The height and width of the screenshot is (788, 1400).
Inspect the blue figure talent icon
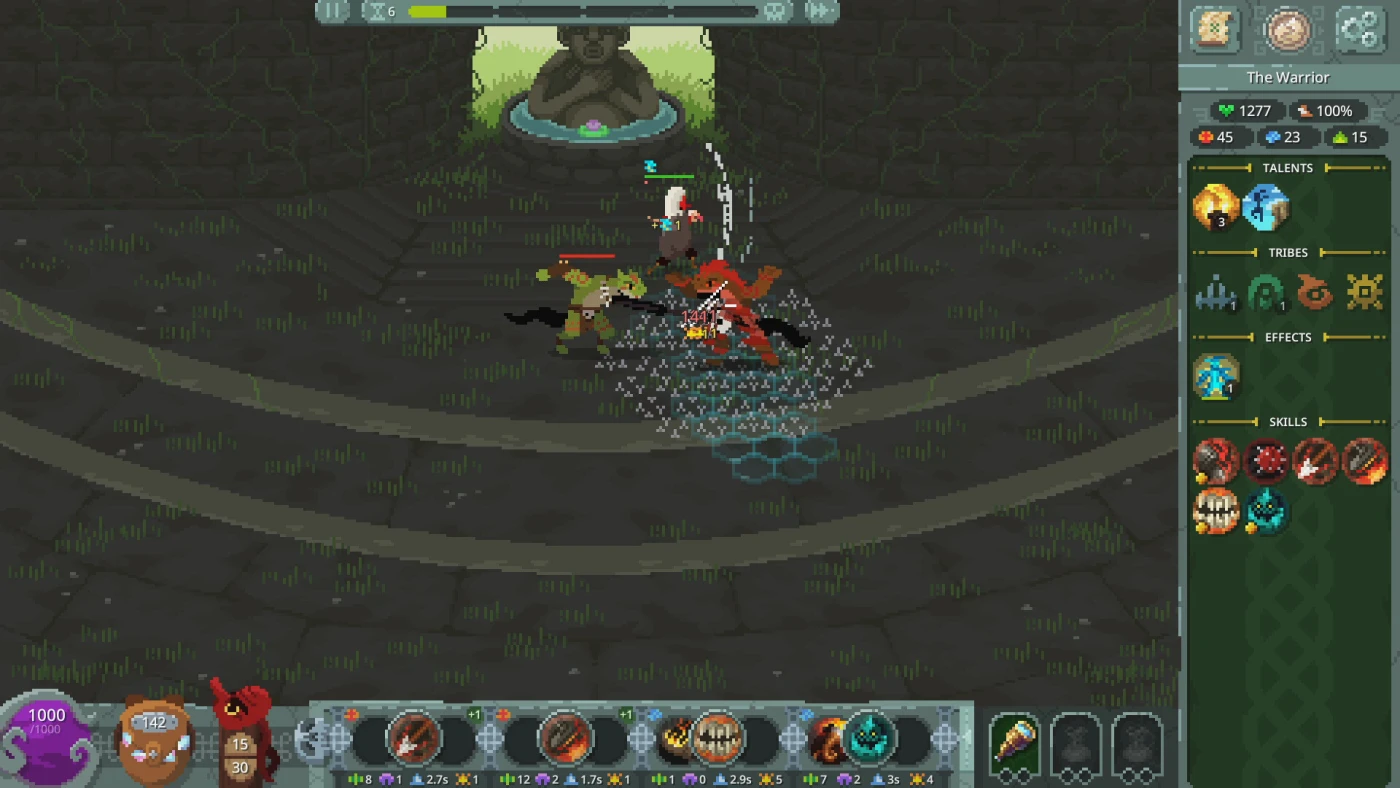(x=1265, y=208)
